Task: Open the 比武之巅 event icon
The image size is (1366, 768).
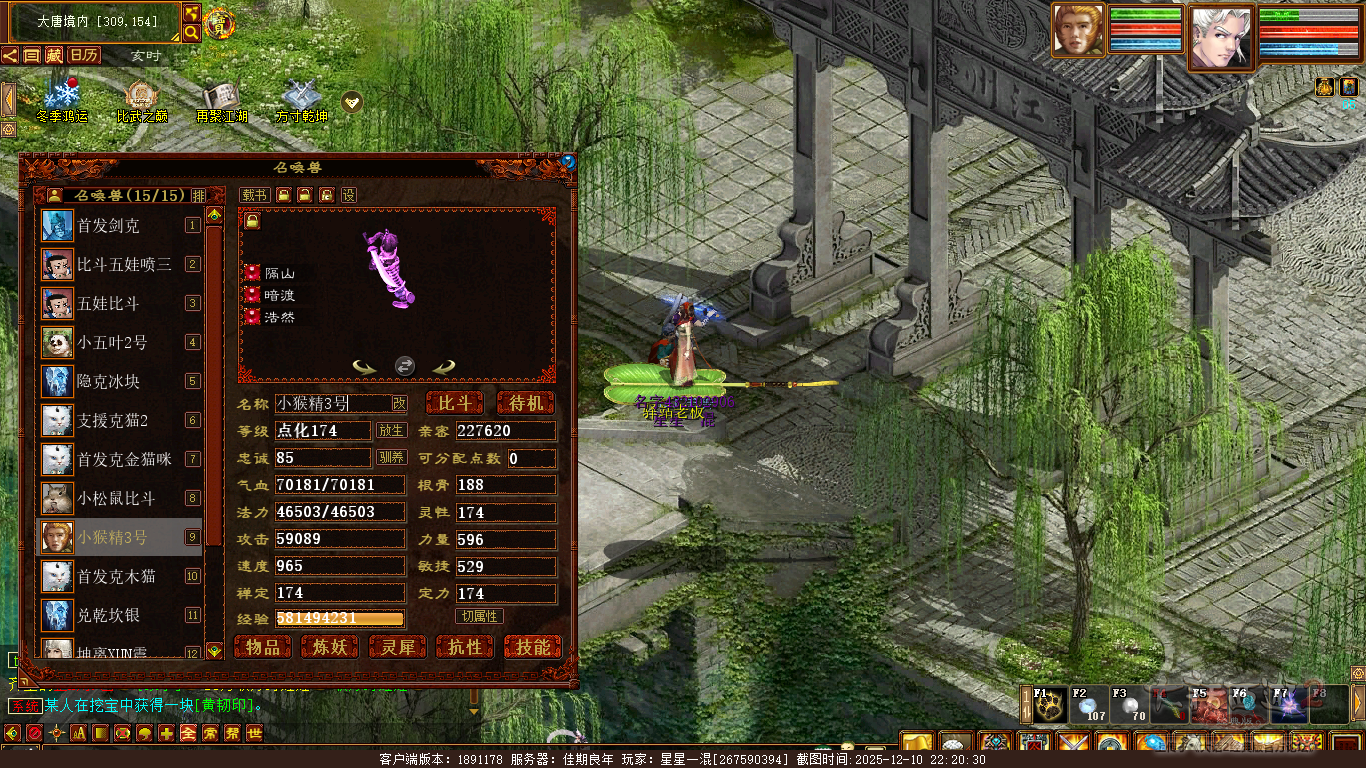Action: (142, 100)
